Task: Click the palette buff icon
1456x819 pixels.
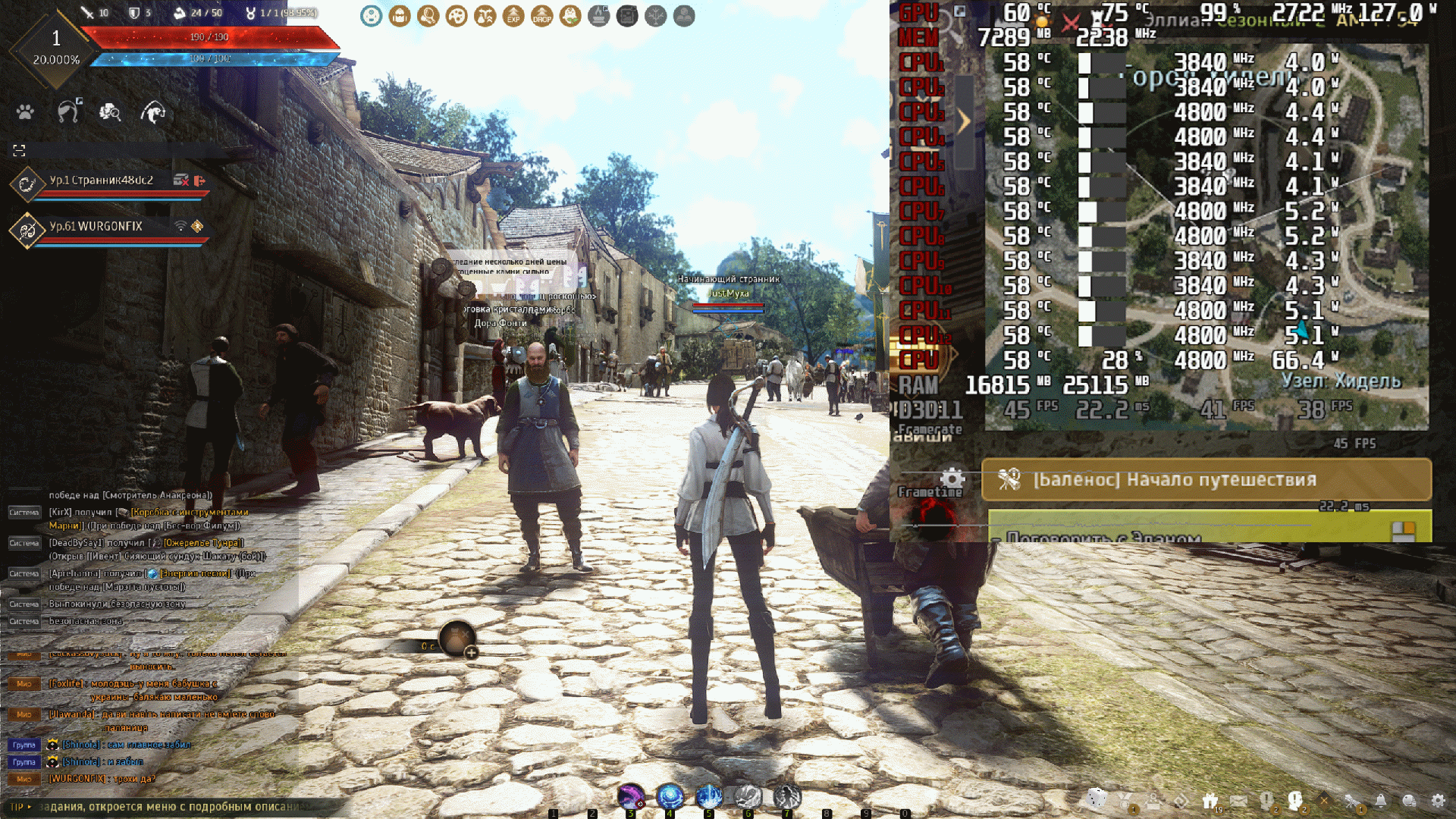Action: [457, 16]
